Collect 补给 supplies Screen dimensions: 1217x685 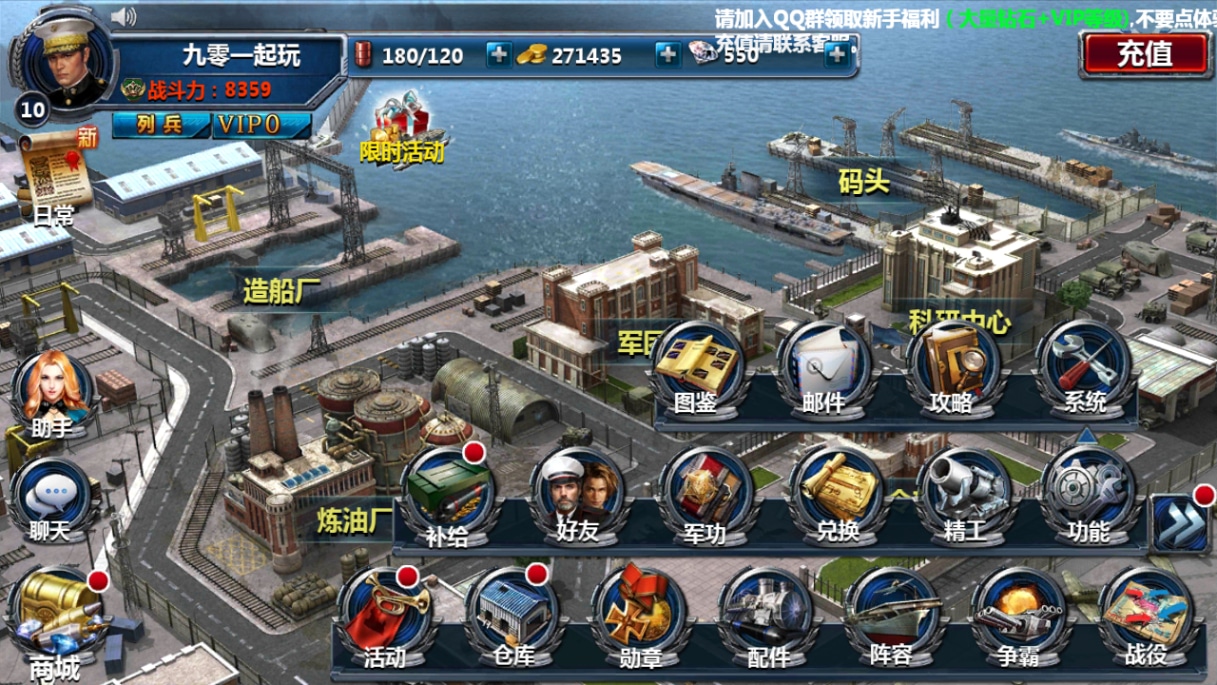click(447, 497)
